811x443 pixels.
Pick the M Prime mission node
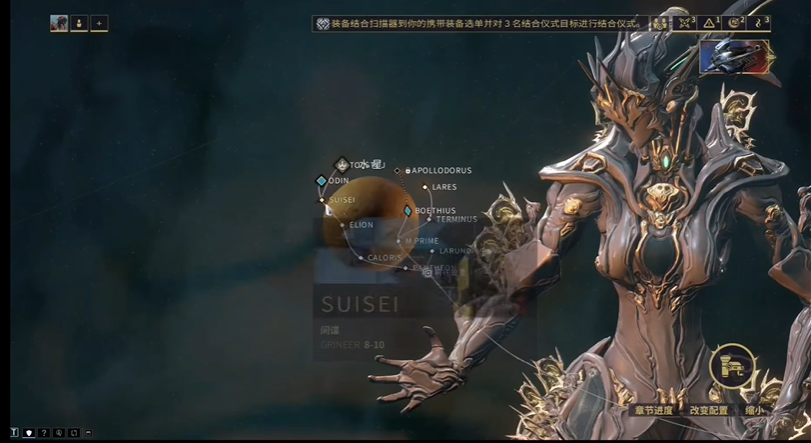[x=398, y=241]
